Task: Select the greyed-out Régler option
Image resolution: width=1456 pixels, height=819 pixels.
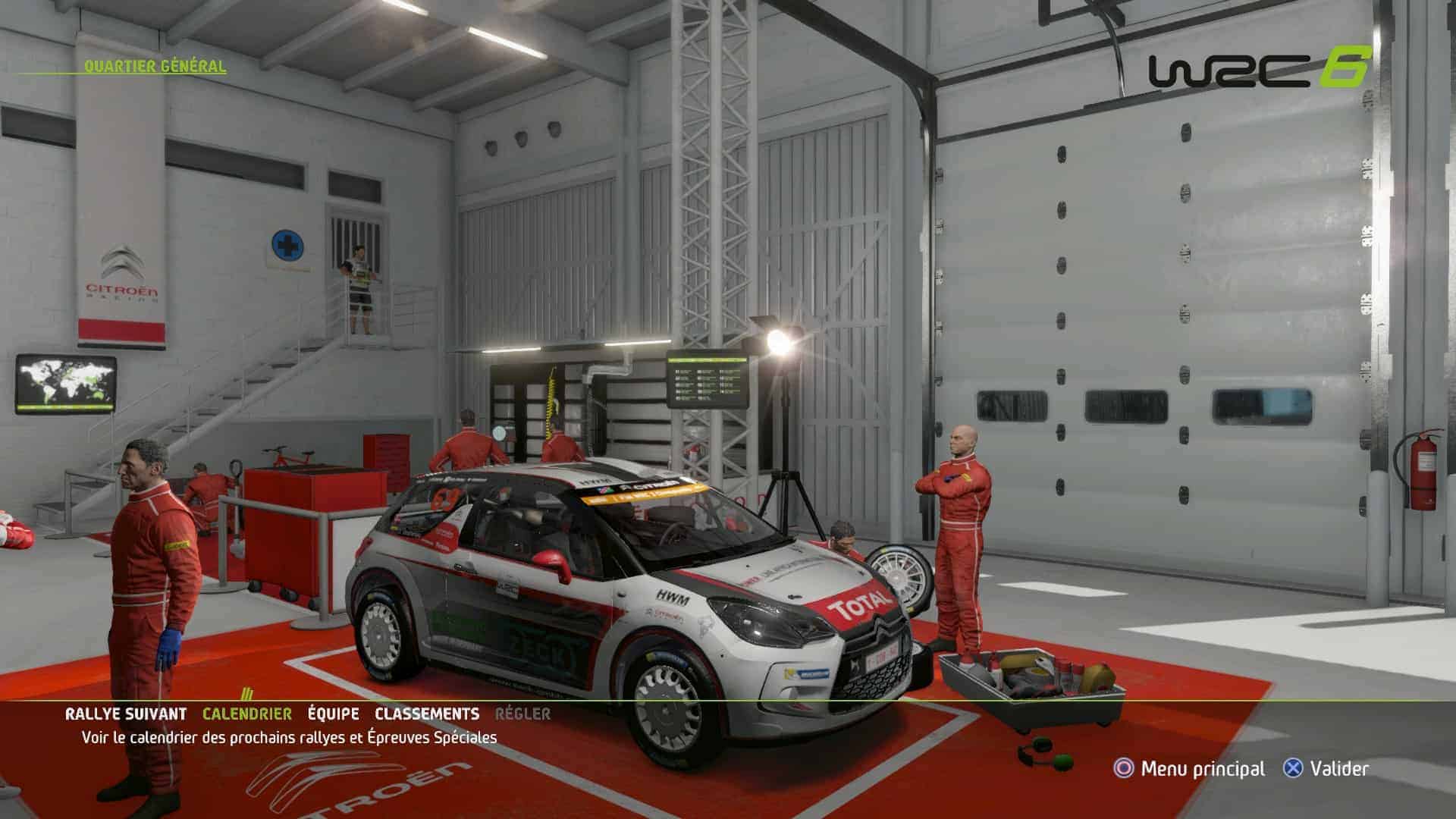Action: click(522, 714)
